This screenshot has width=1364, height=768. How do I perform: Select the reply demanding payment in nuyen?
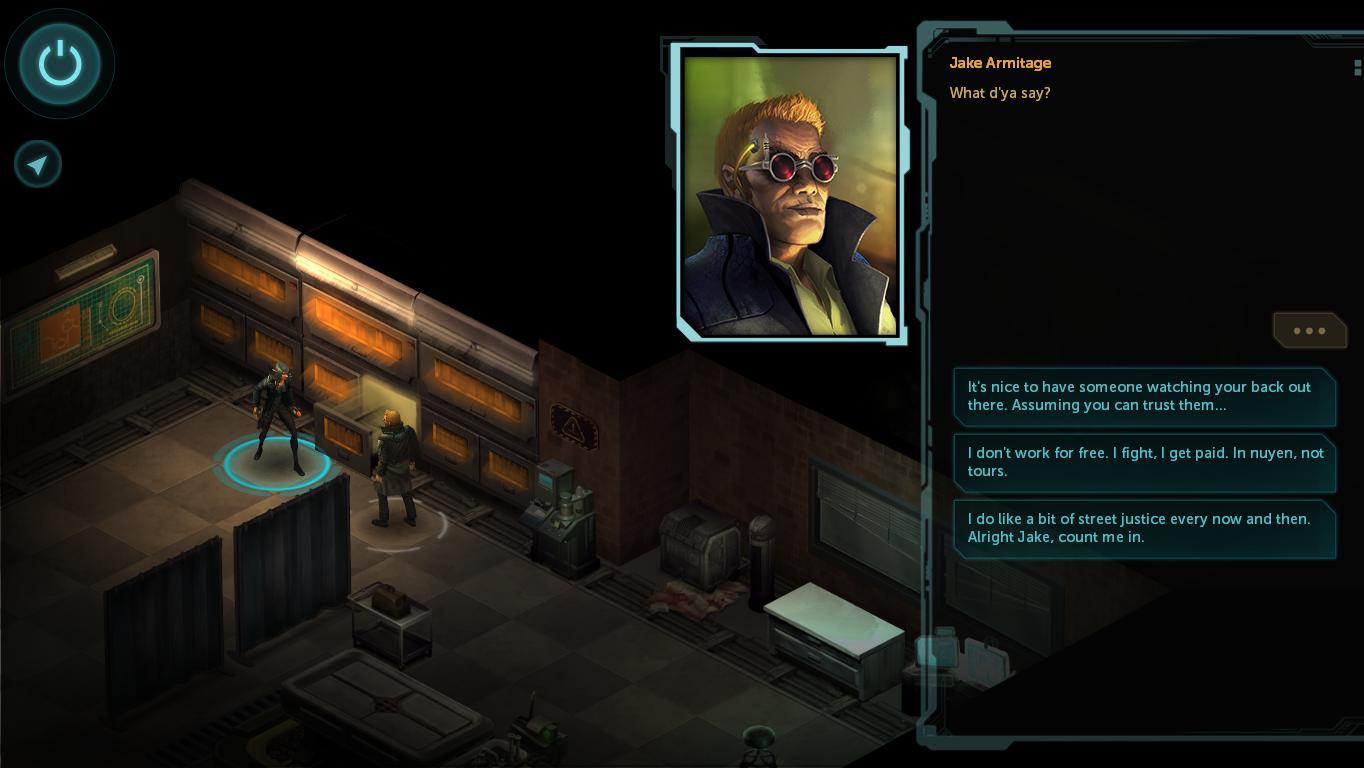[1143, 462]
